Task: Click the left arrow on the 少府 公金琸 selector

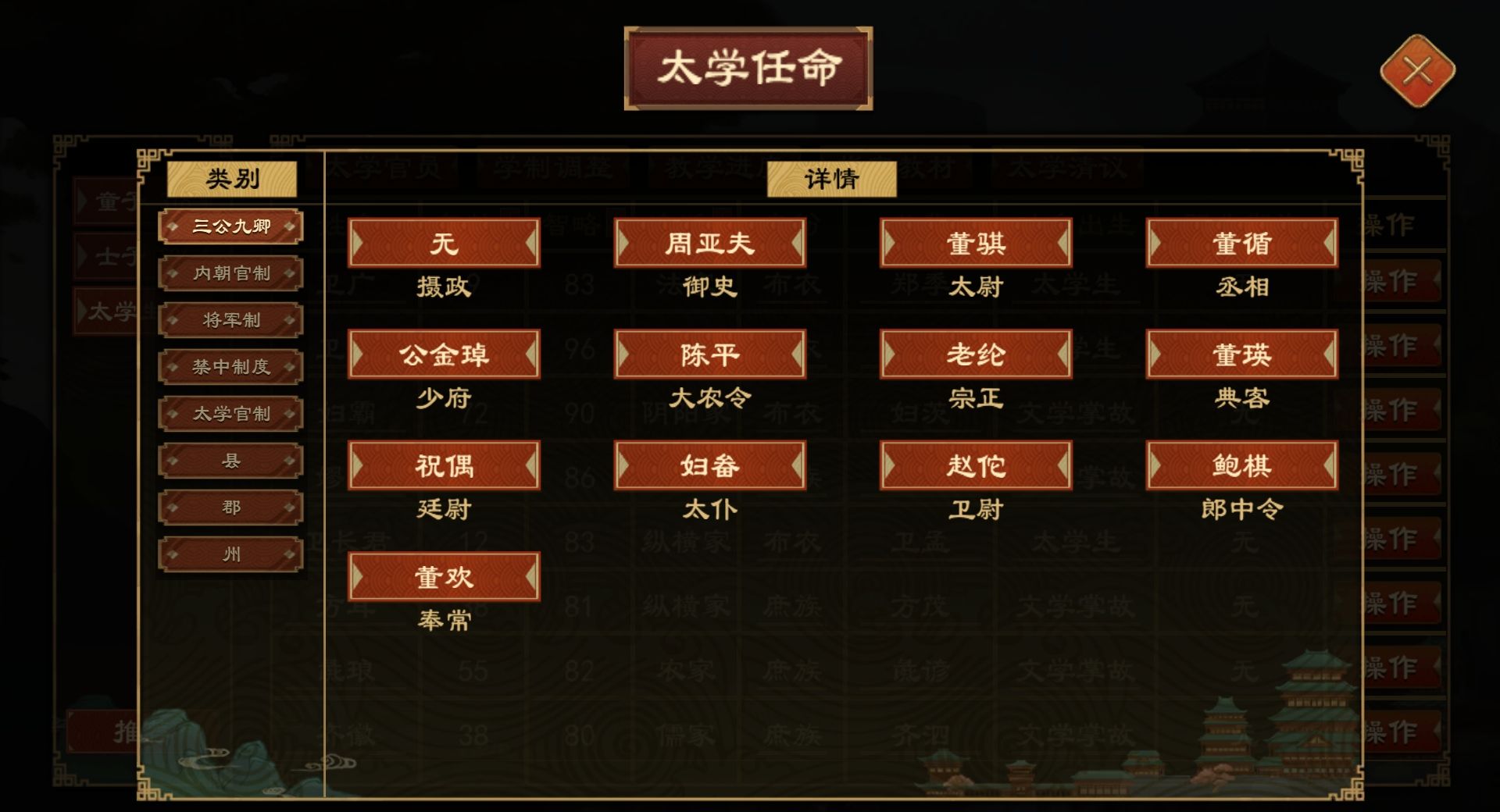Action: [360, 354]
